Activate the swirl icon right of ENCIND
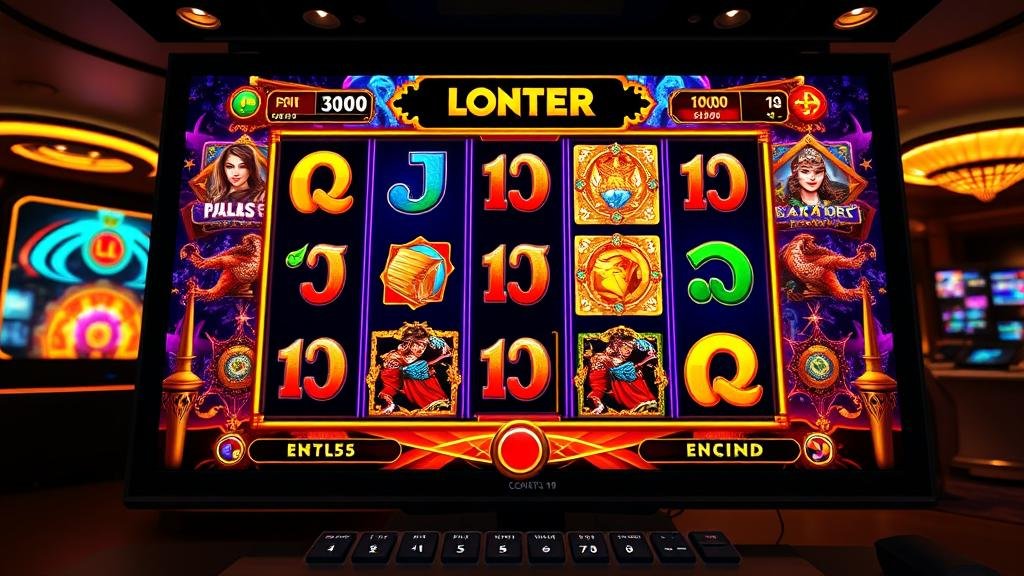 pyautogui.click(x=818, y=449)
